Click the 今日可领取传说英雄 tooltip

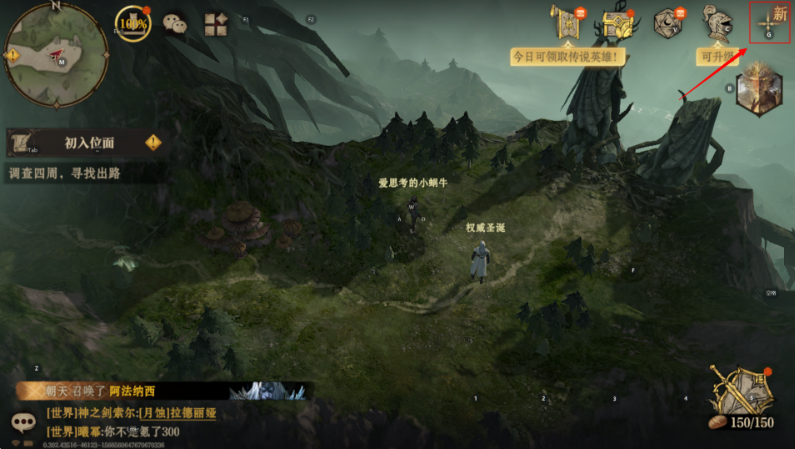tap(568, 57)
